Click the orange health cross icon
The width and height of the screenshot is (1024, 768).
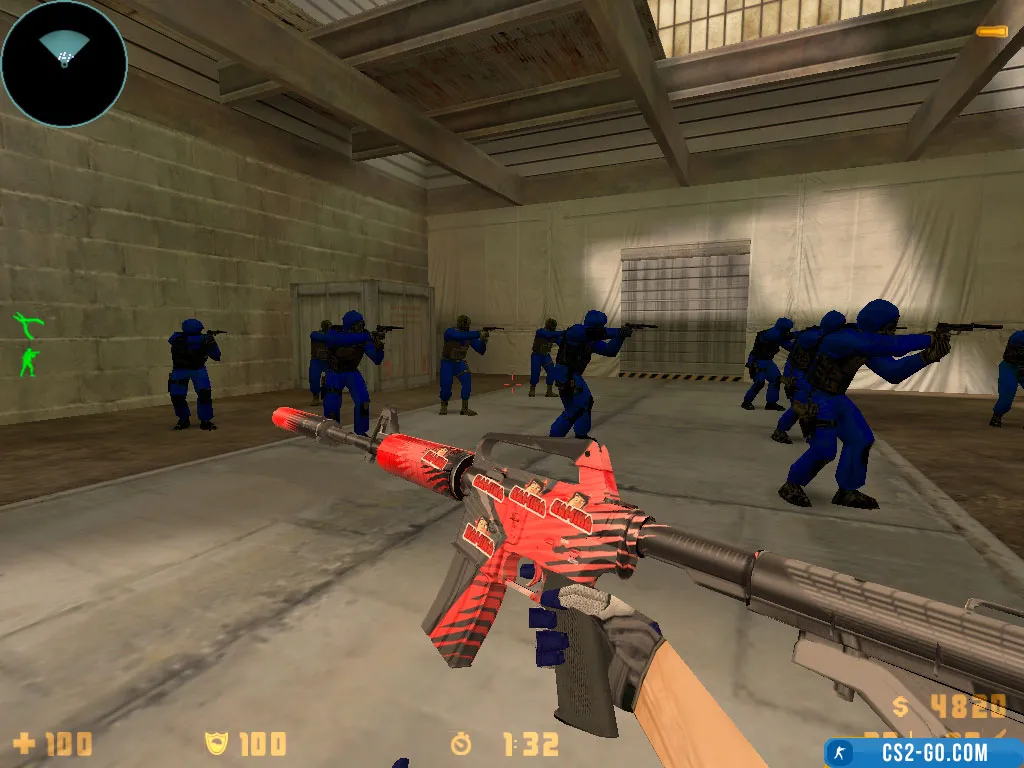point(24,744)
